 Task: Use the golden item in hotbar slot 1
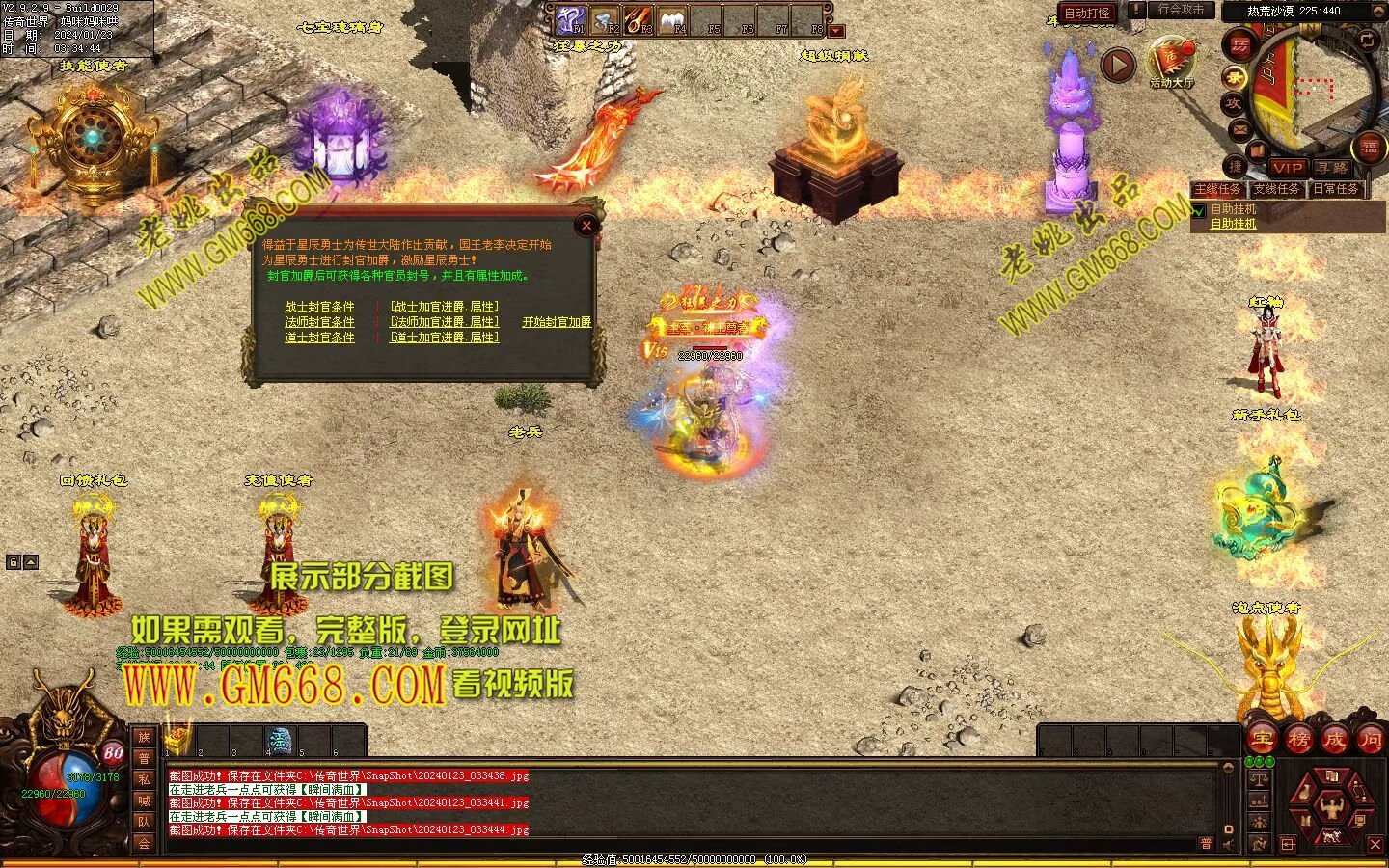177,741
